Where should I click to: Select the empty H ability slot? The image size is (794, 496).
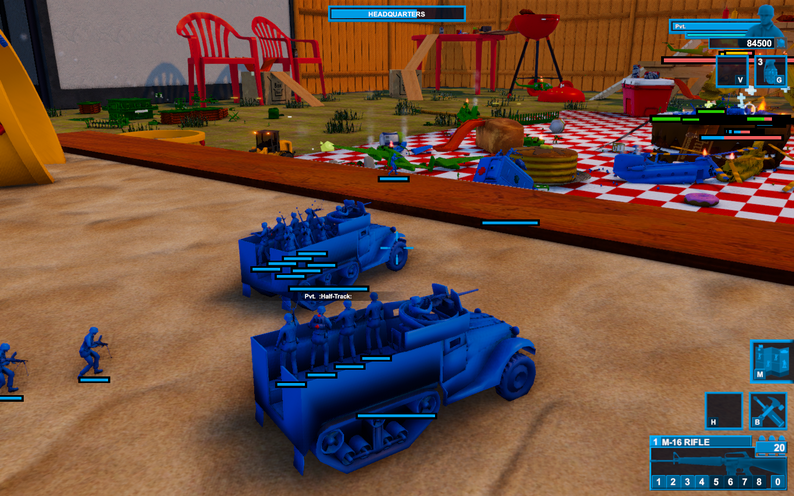tap(724, 411)
